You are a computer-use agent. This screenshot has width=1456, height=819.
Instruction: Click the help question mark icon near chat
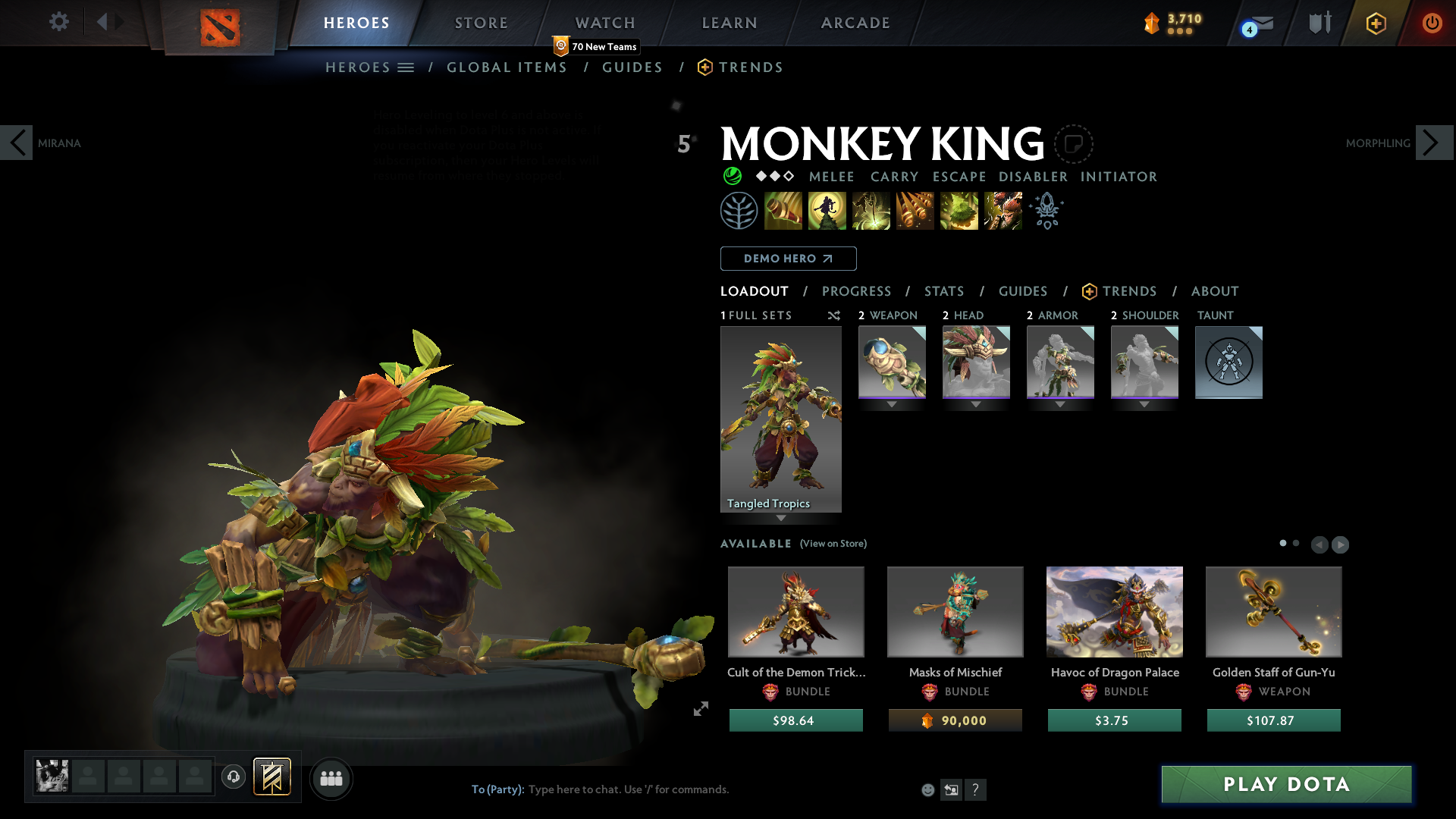pyautogui.click(x=976, y=789)
